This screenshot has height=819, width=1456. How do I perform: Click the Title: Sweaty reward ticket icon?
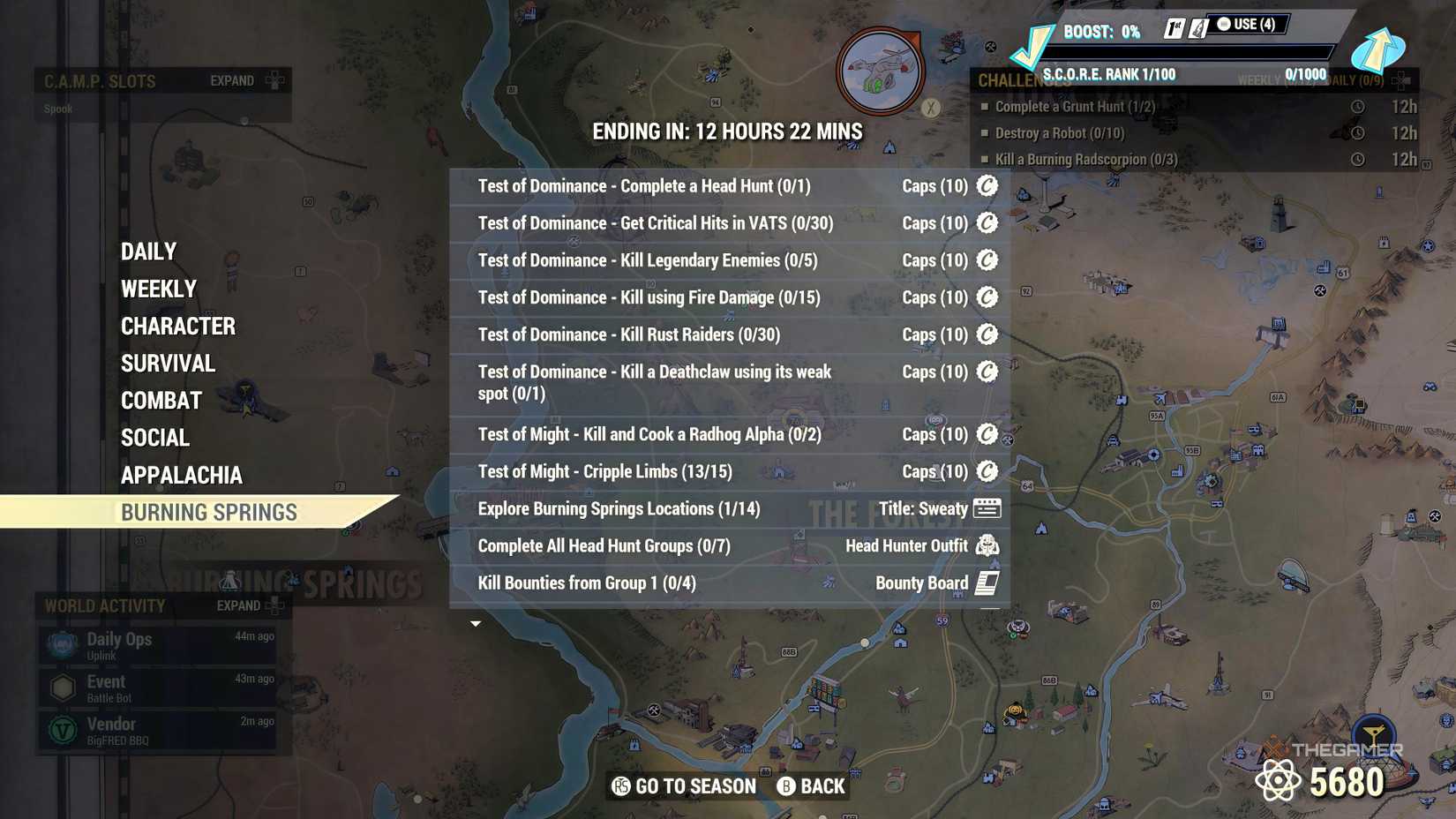coord(989,508)
